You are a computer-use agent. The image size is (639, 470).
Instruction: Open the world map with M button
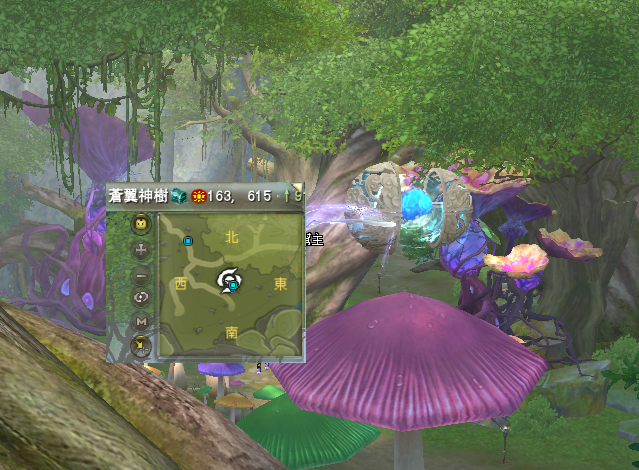point(141,322)
